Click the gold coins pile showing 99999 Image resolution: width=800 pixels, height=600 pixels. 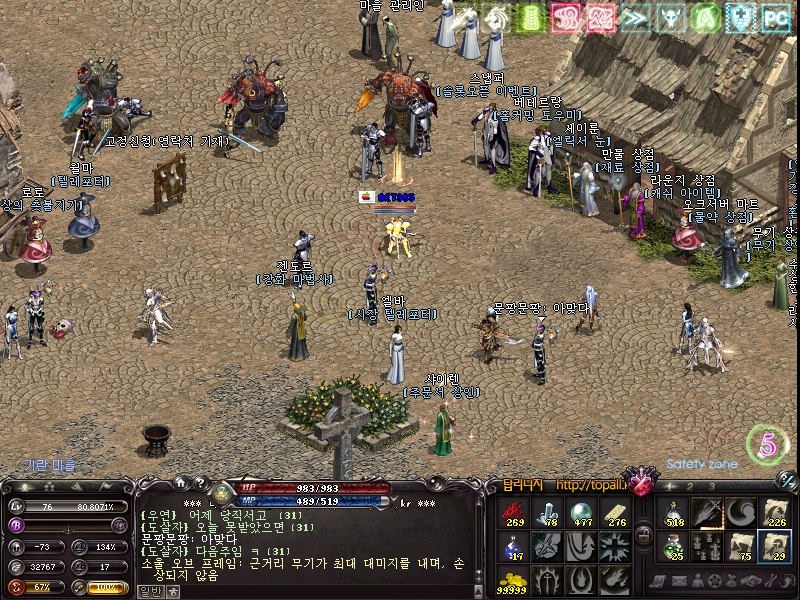click(513, 579)
